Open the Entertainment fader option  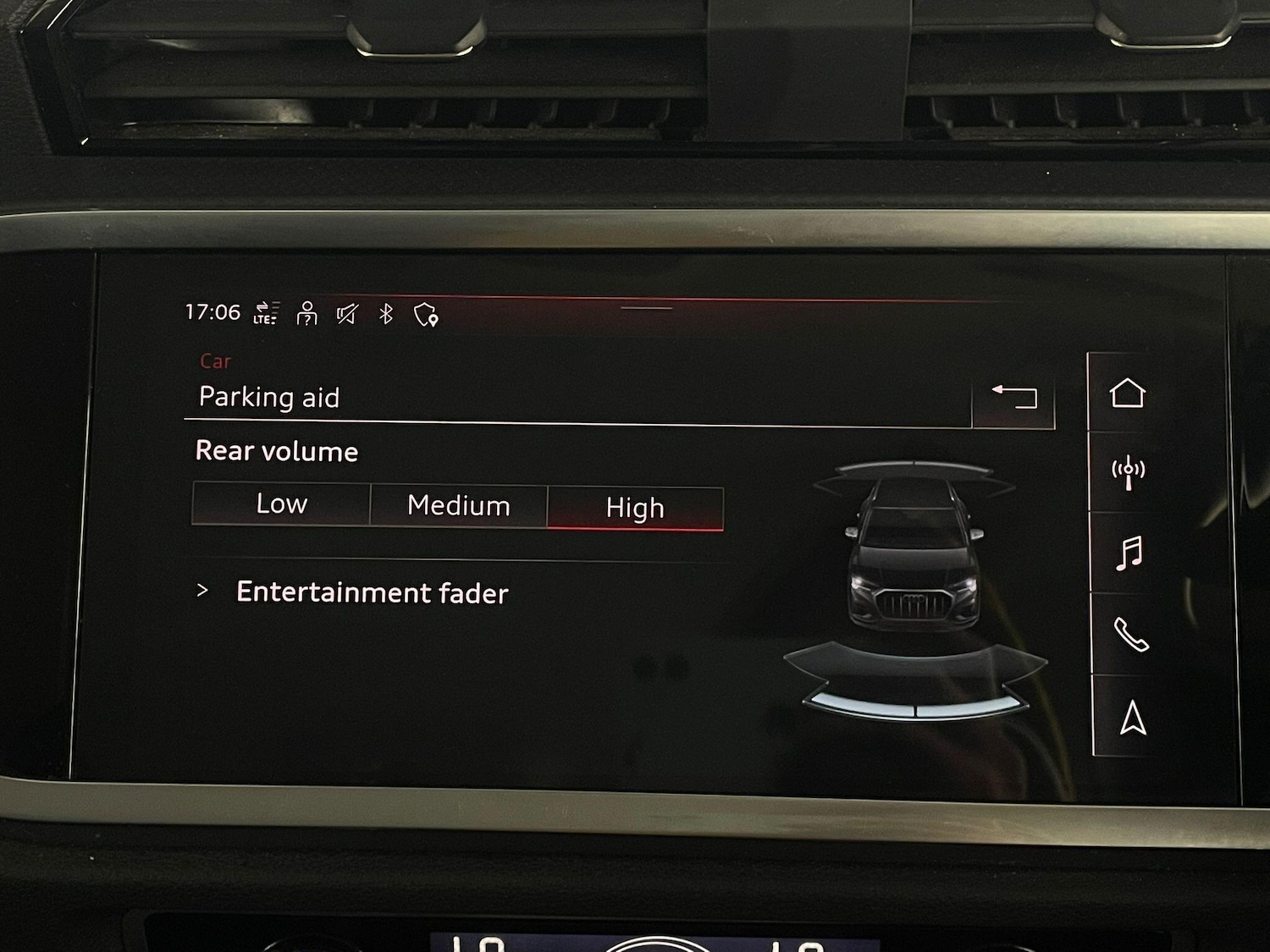[372, 592]
